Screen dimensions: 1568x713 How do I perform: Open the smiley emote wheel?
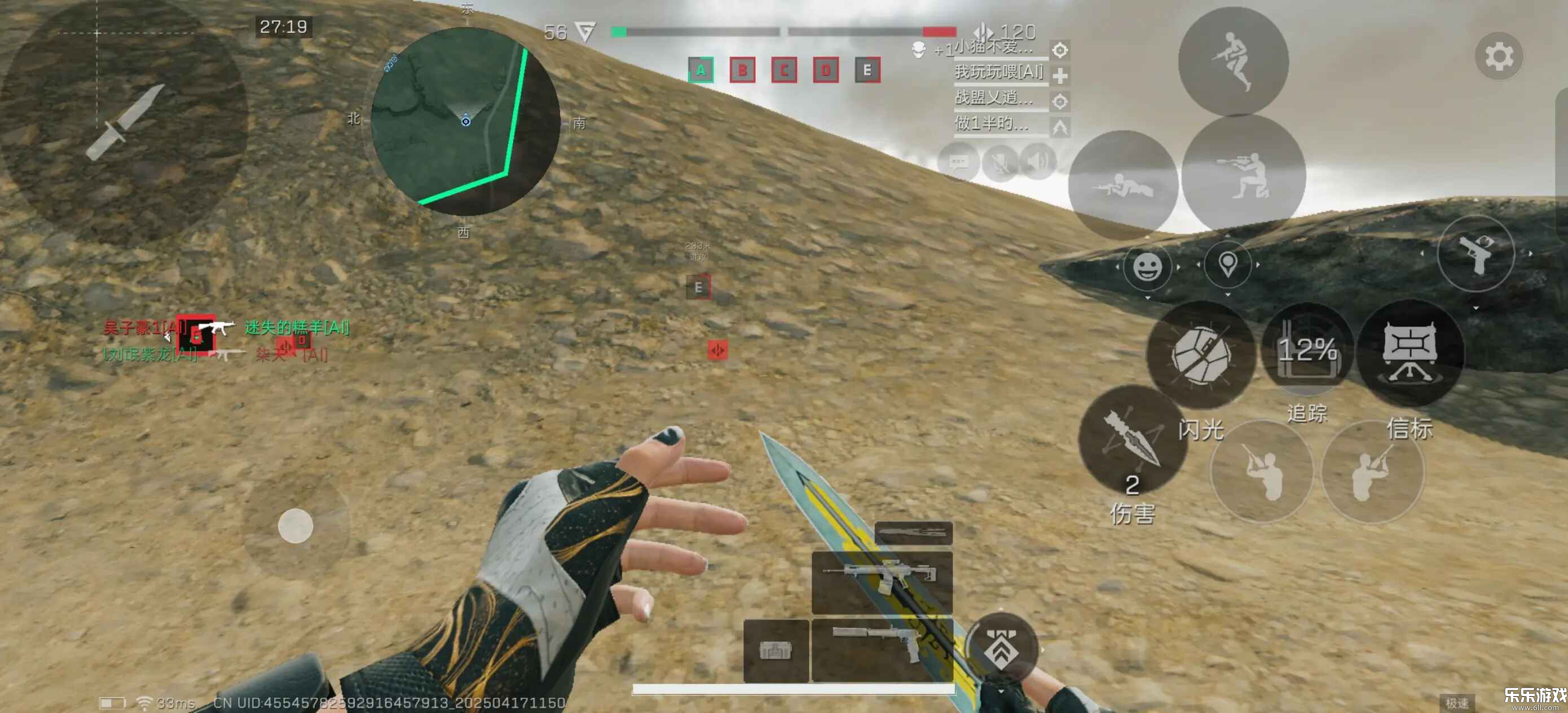(1147, 267)
